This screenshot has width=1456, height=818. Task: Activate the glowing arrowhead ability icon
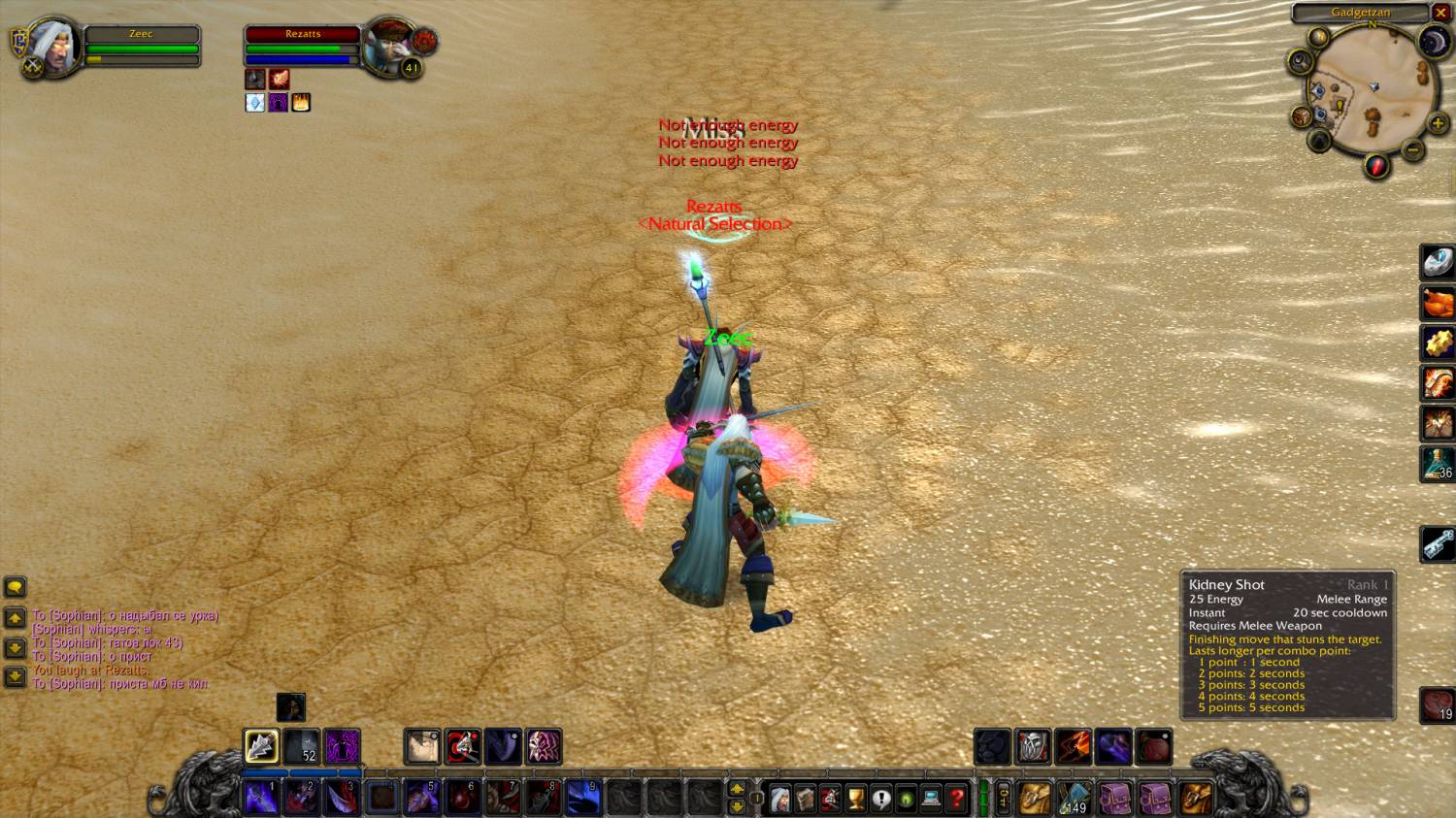(261, 746)
